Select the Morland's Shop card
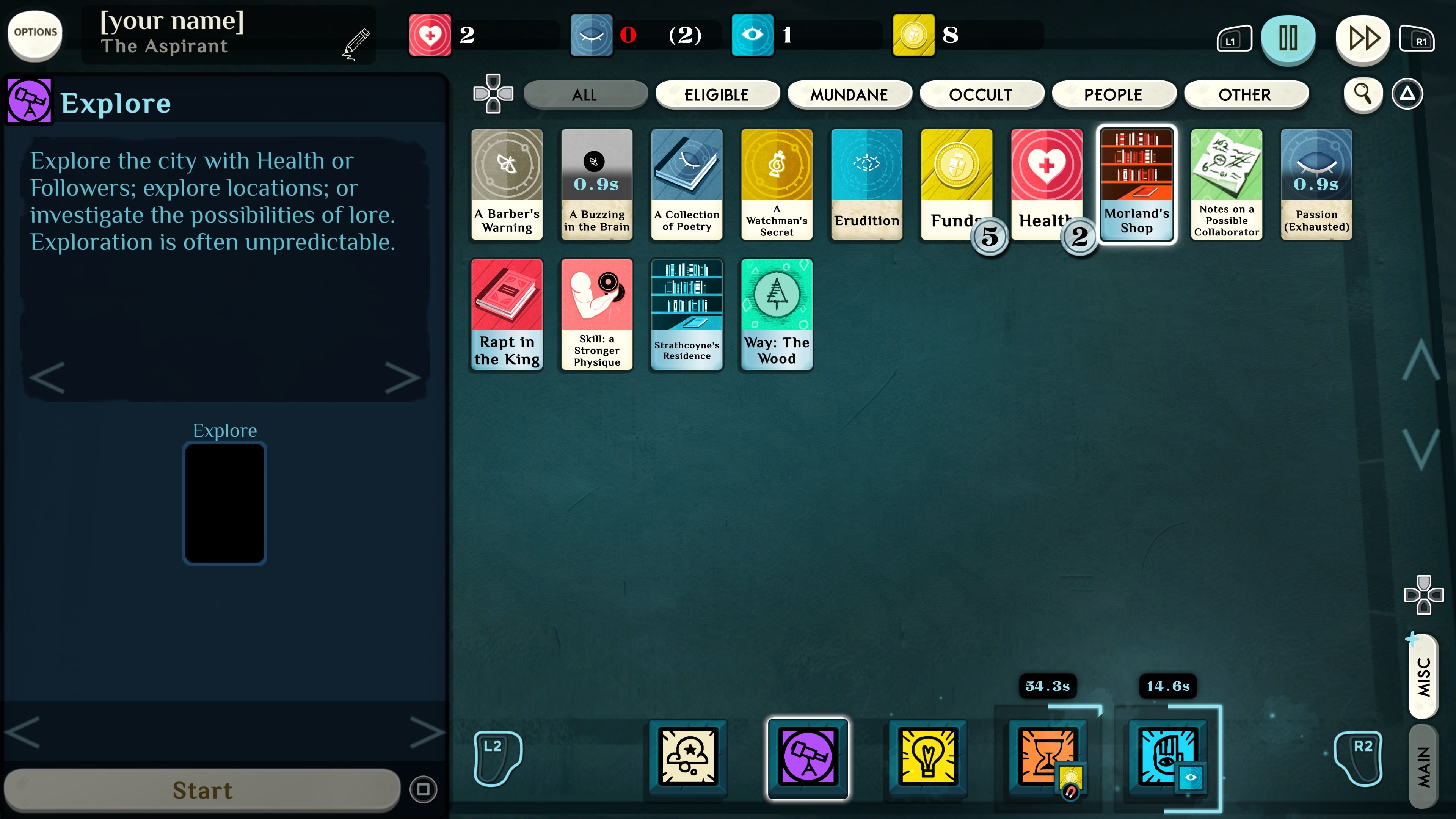 pos(1137,185)
